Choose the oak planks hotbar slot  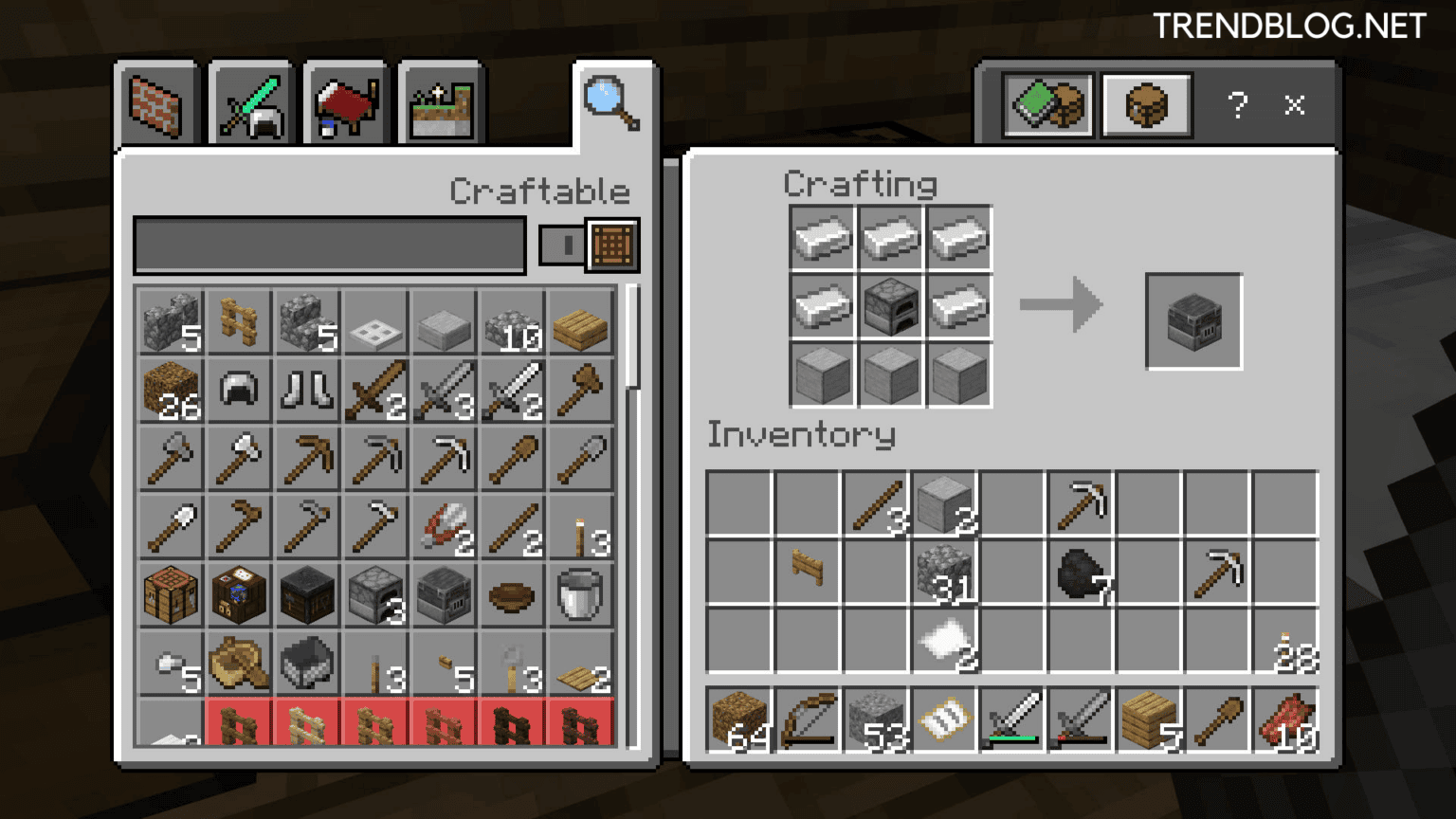1149,720
